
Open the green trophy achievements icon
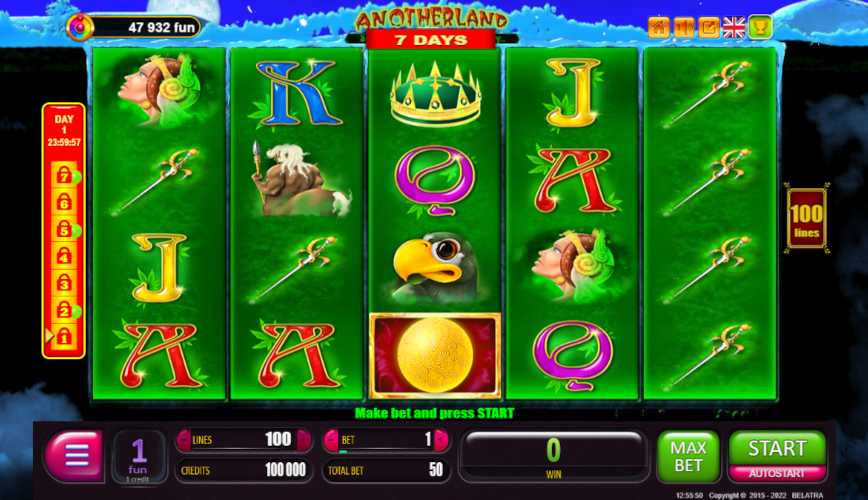click(x=760, y=27)
